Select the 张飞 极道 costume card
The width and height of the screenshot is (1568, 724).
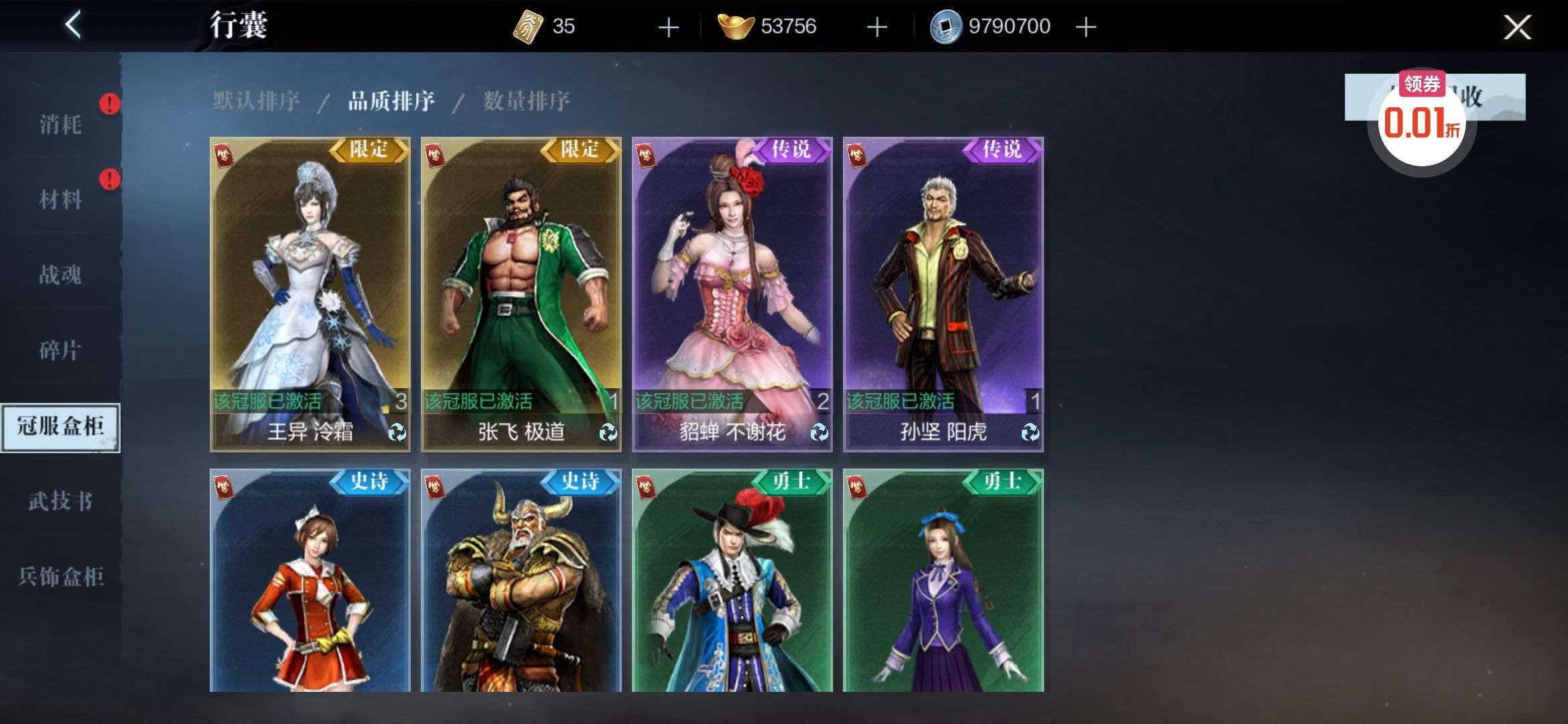point(521,294)
